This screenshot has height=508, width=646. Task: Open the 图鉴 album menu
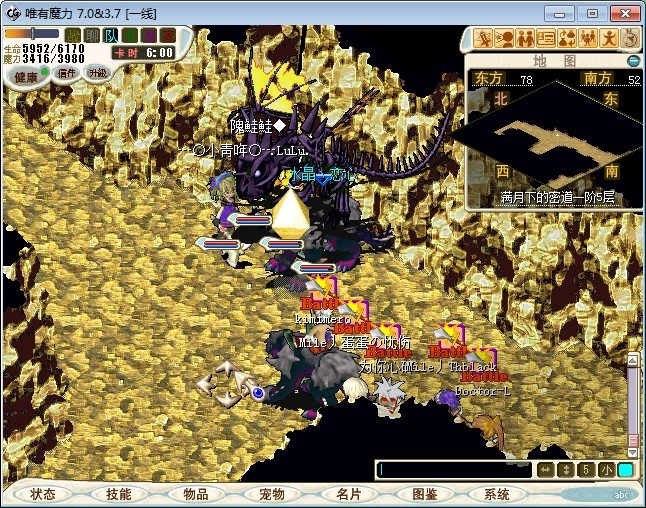(x=422, y=494)
